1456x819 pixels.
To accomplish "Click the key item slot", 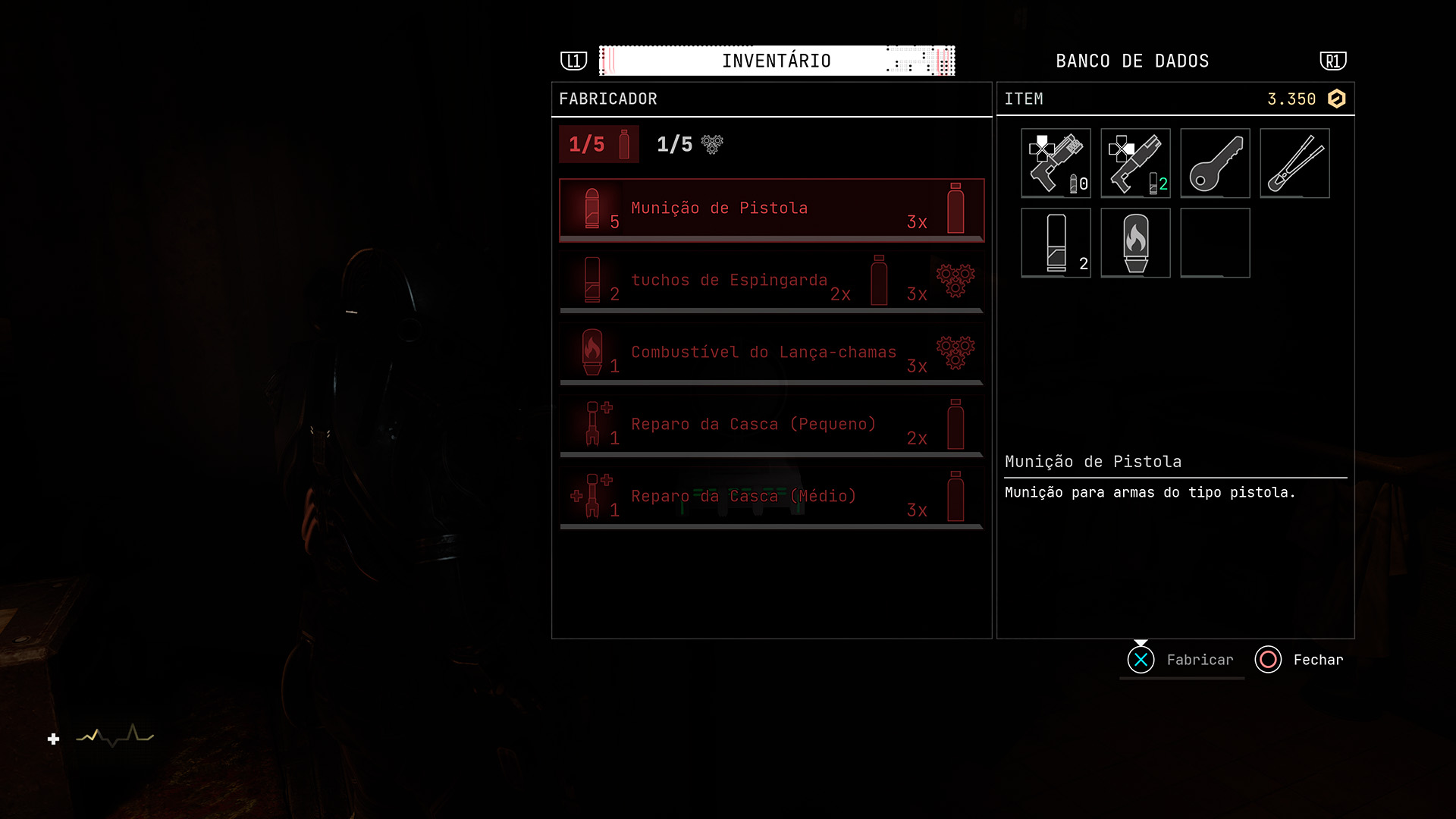I will (1215, 163).
